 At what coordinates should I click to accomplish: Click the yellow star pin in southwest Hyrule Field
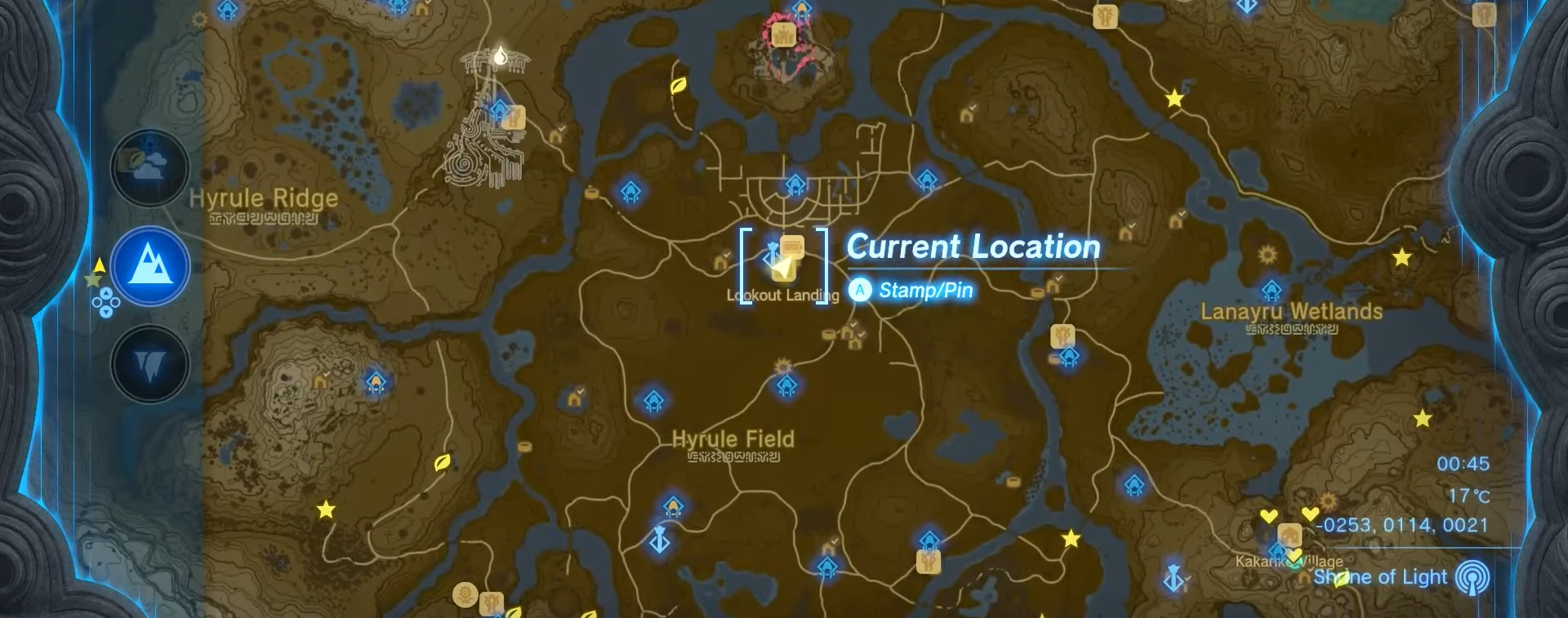[327, 512]
